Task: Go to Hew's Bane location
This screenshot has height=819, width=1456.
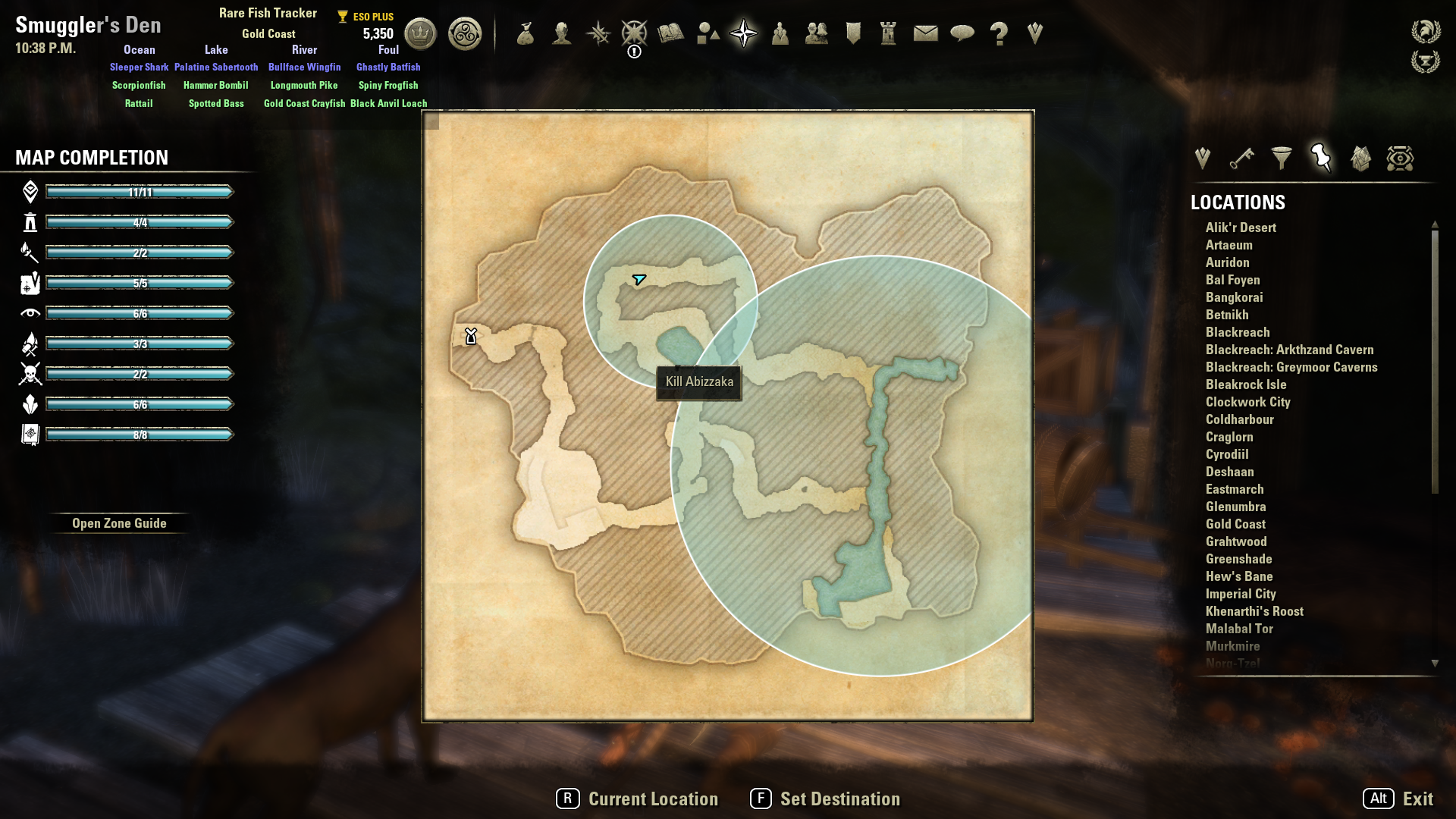Action: [1239, 576]
